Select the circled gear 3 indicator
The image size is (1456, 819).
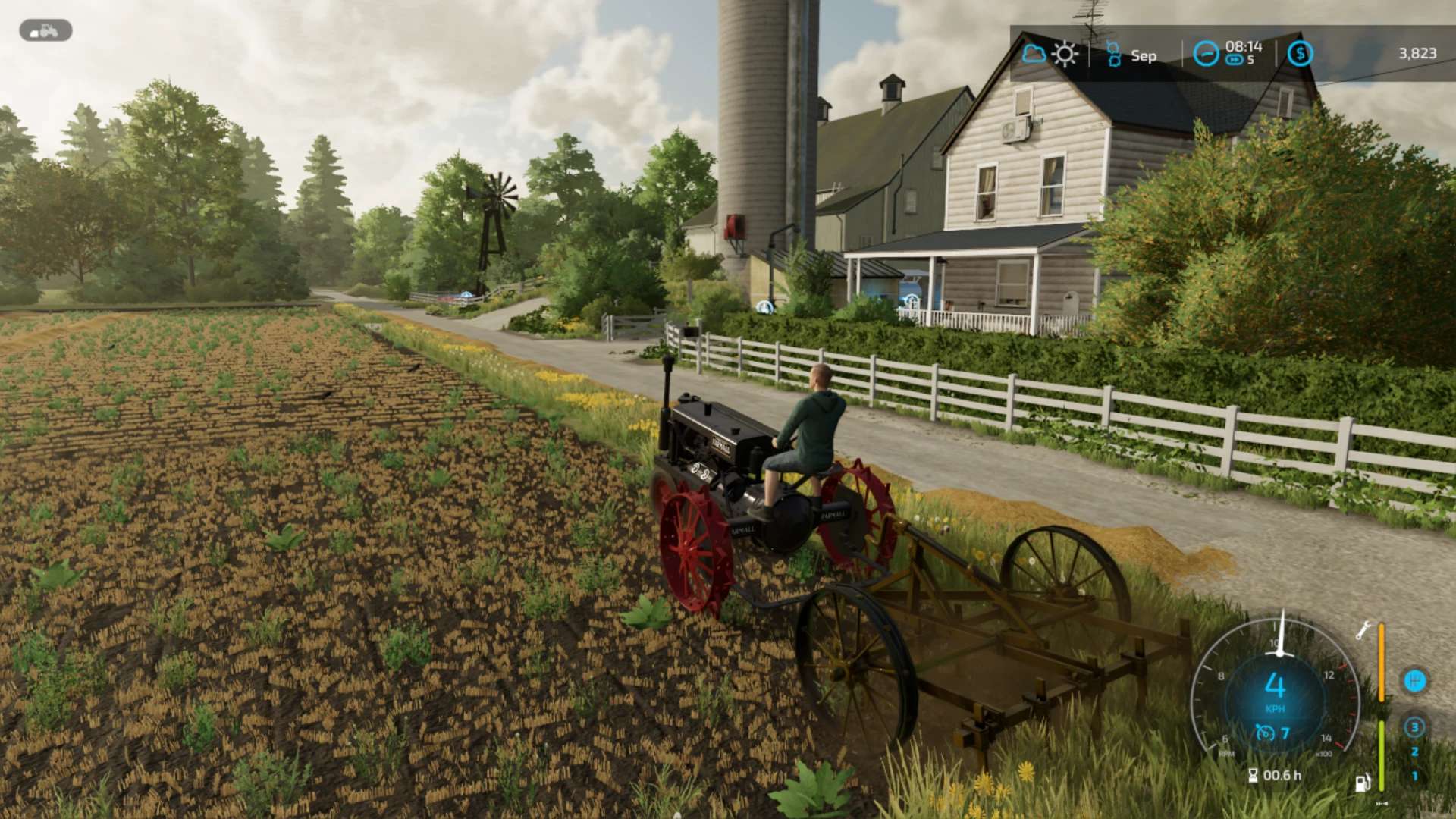[1414, 727]
